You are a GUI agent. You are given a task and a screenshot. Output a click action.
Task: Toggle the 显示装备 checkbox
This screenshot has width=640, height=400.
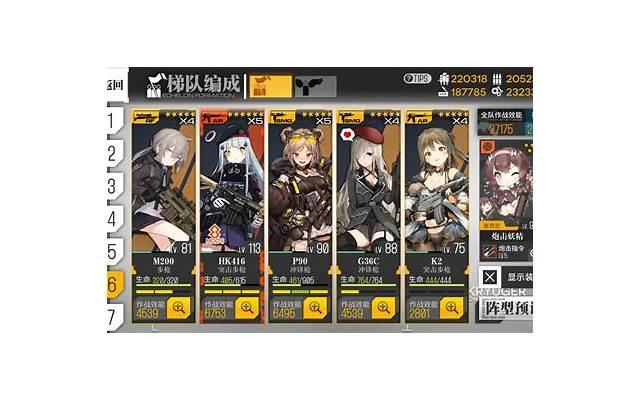point(489,277)
